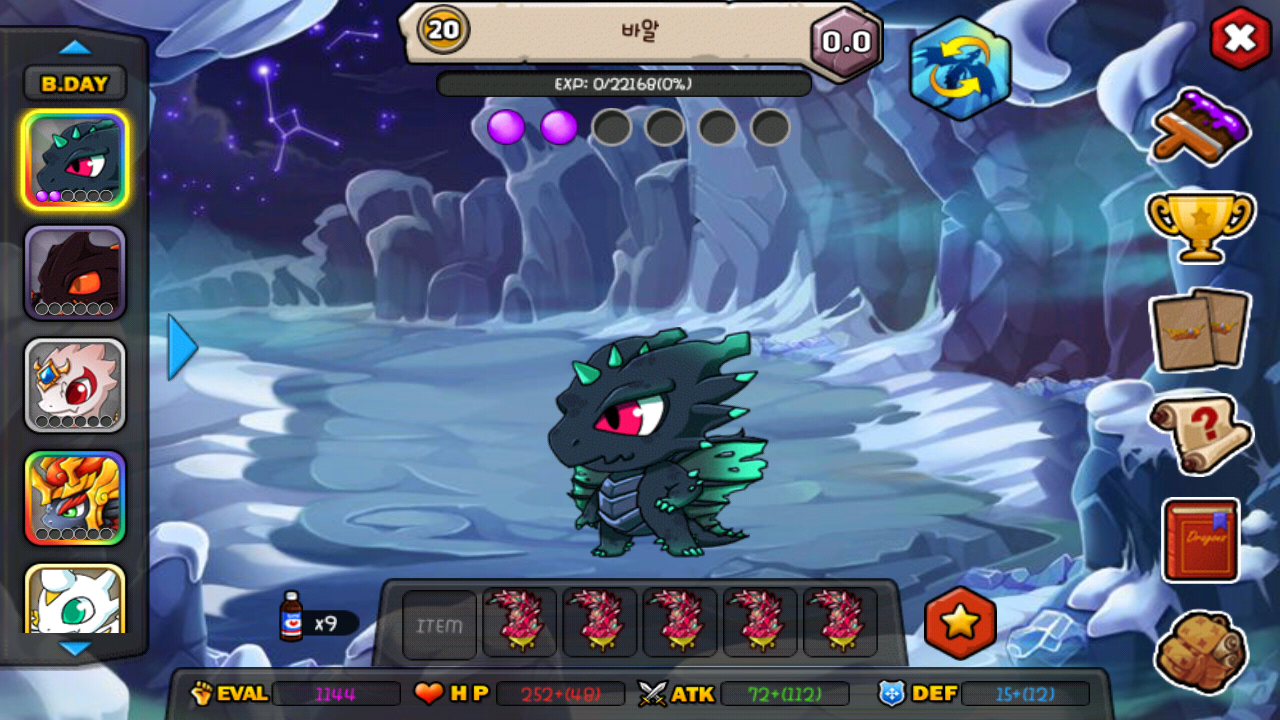Select the black dragon with red eye portrait
1280x720 pixels.
pyautogui.click(x=75, y=160)
